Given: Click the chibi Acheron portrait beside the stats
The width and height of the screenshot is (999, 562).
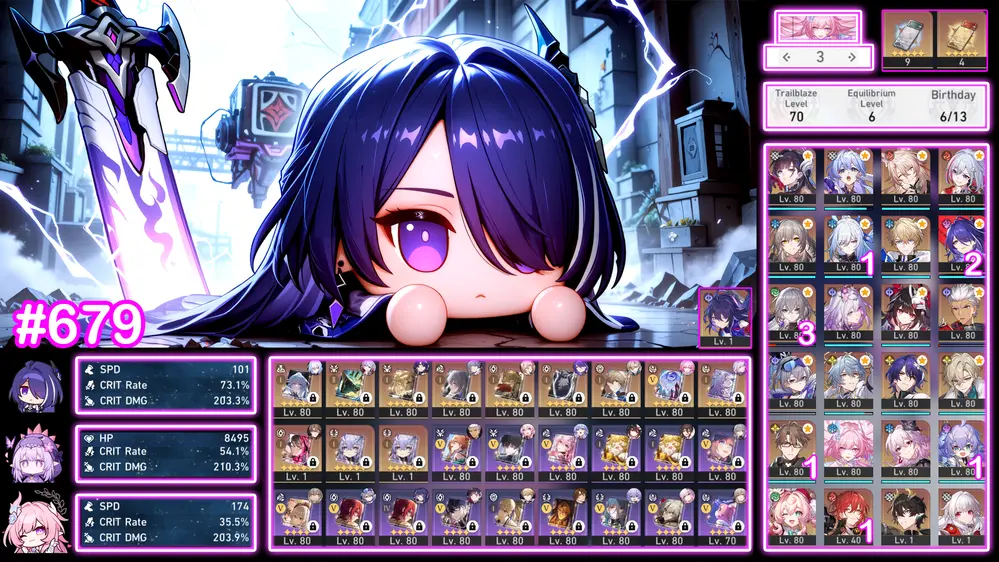Looking at the screenshot, I should (35, 386).
